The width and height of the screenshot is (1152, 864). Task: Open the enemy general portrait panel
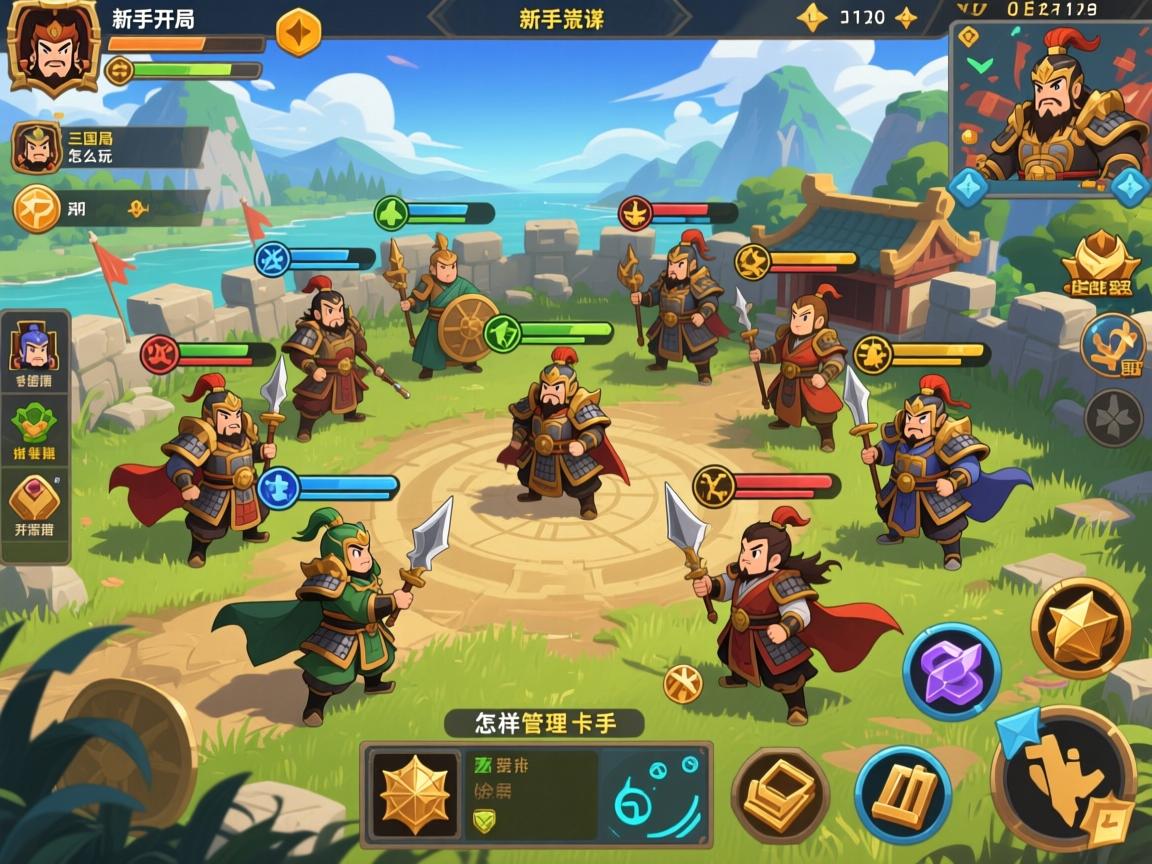tap(1050, 108)
